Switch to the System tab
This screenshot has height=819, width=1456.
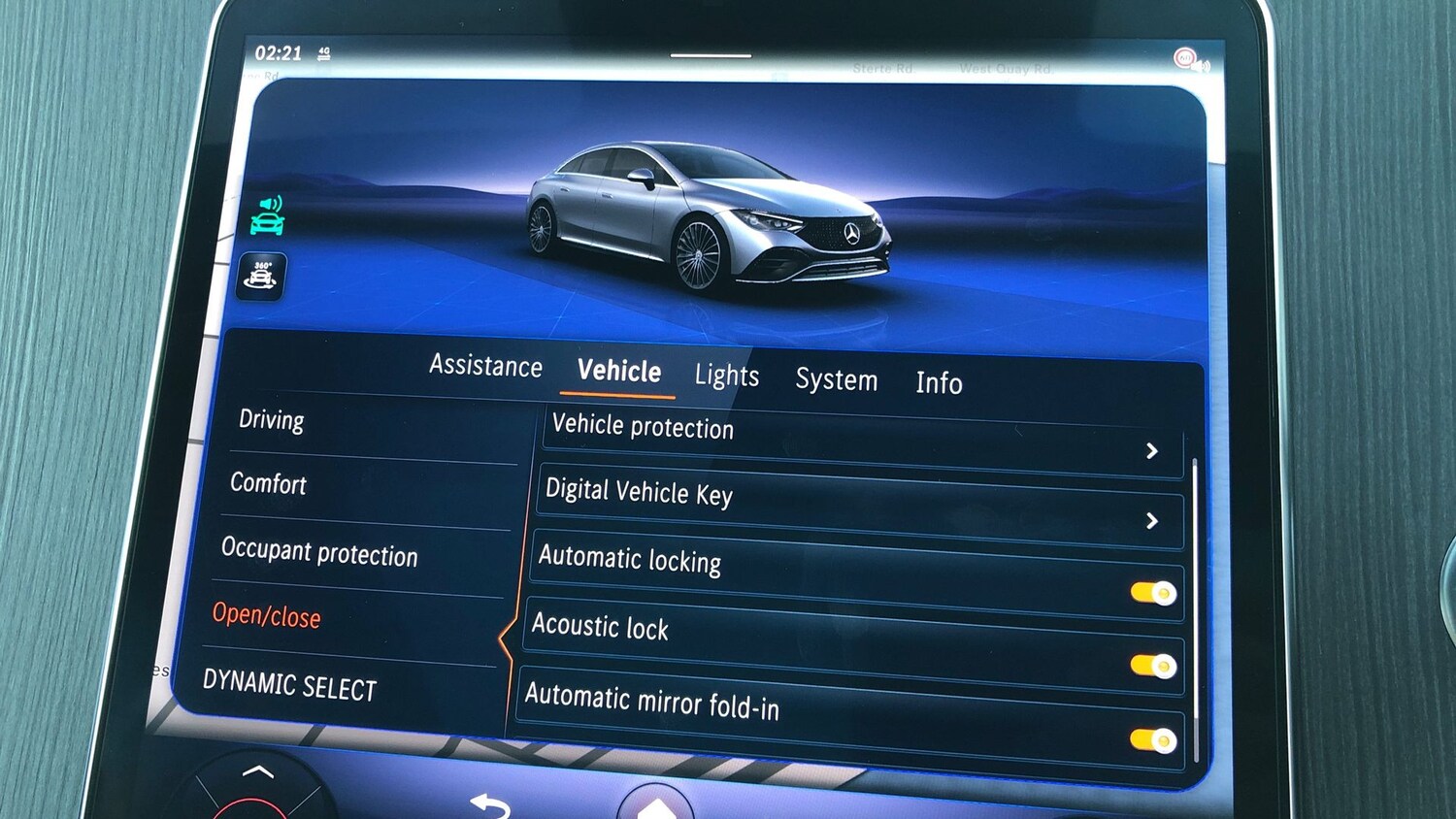point(836,379)
